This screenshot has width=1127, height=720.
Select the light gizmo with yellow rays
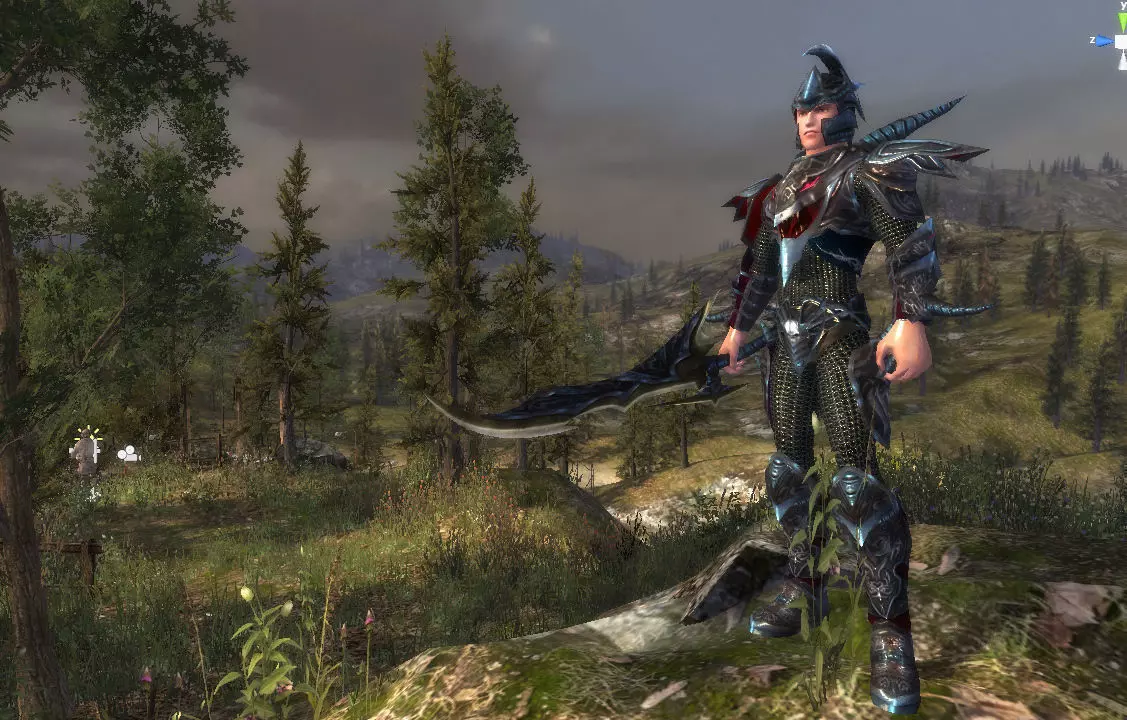[x=87, y=447]
